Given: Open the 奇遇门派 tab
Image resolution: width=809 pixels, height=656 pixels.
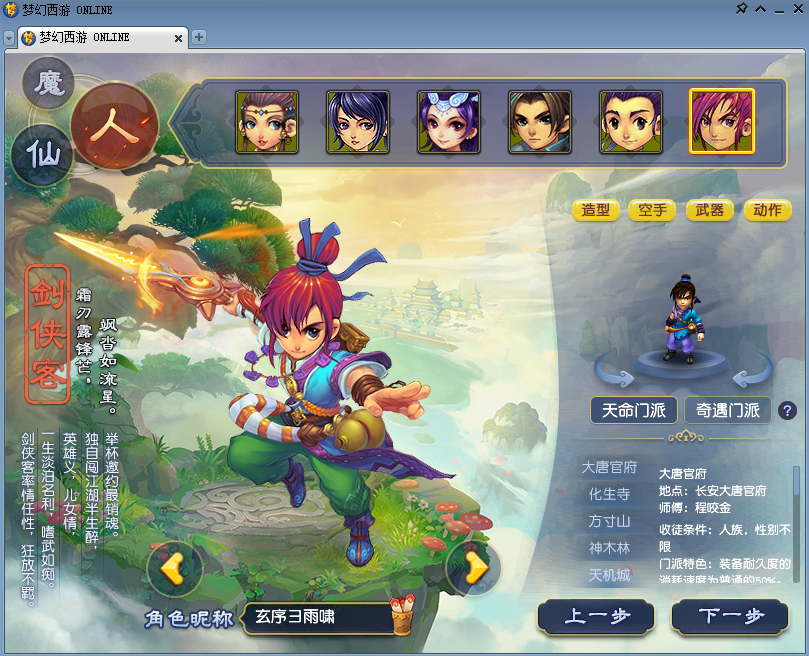Looking at the screenshot, I should [x=727, y=410].
